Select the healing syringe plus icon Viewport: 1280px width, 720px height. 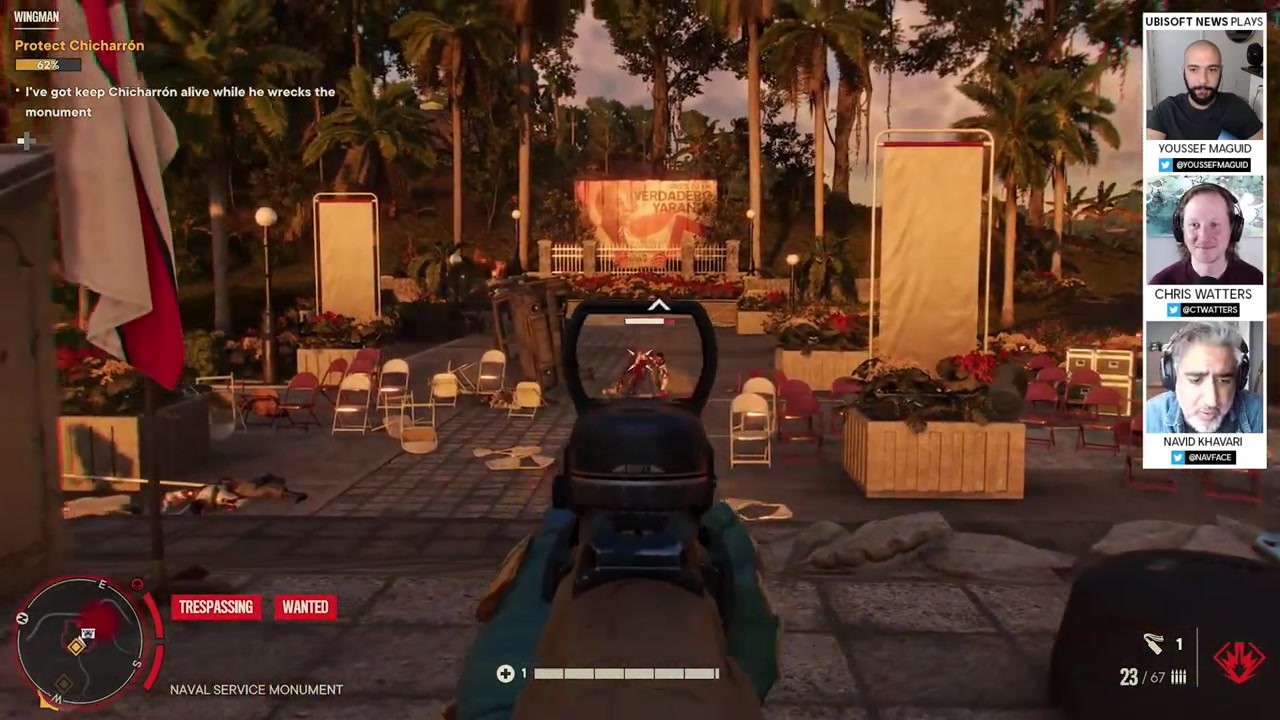(x=506, y=674)
